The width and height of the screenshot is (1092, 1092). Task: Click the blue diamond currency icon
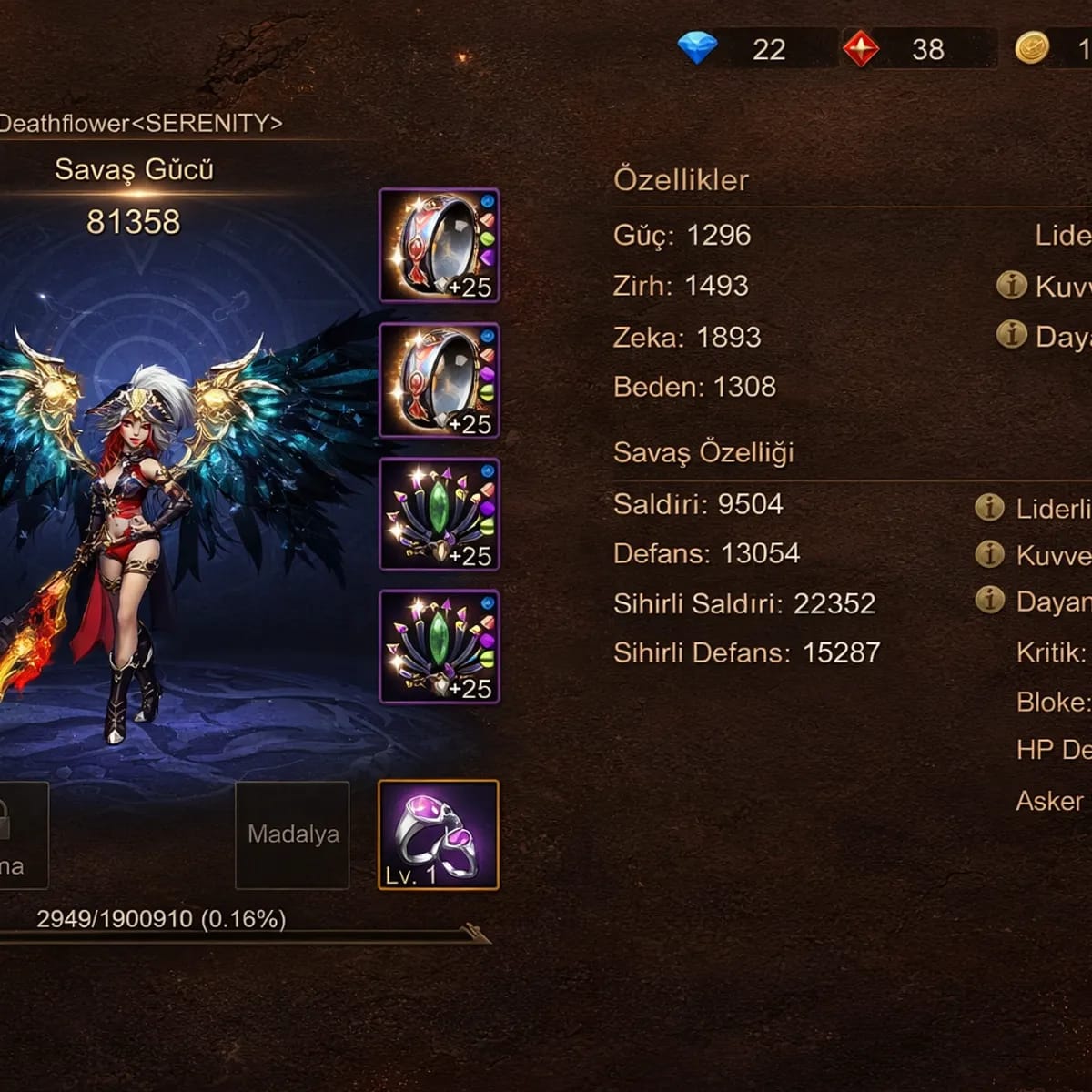pos(698,48)
